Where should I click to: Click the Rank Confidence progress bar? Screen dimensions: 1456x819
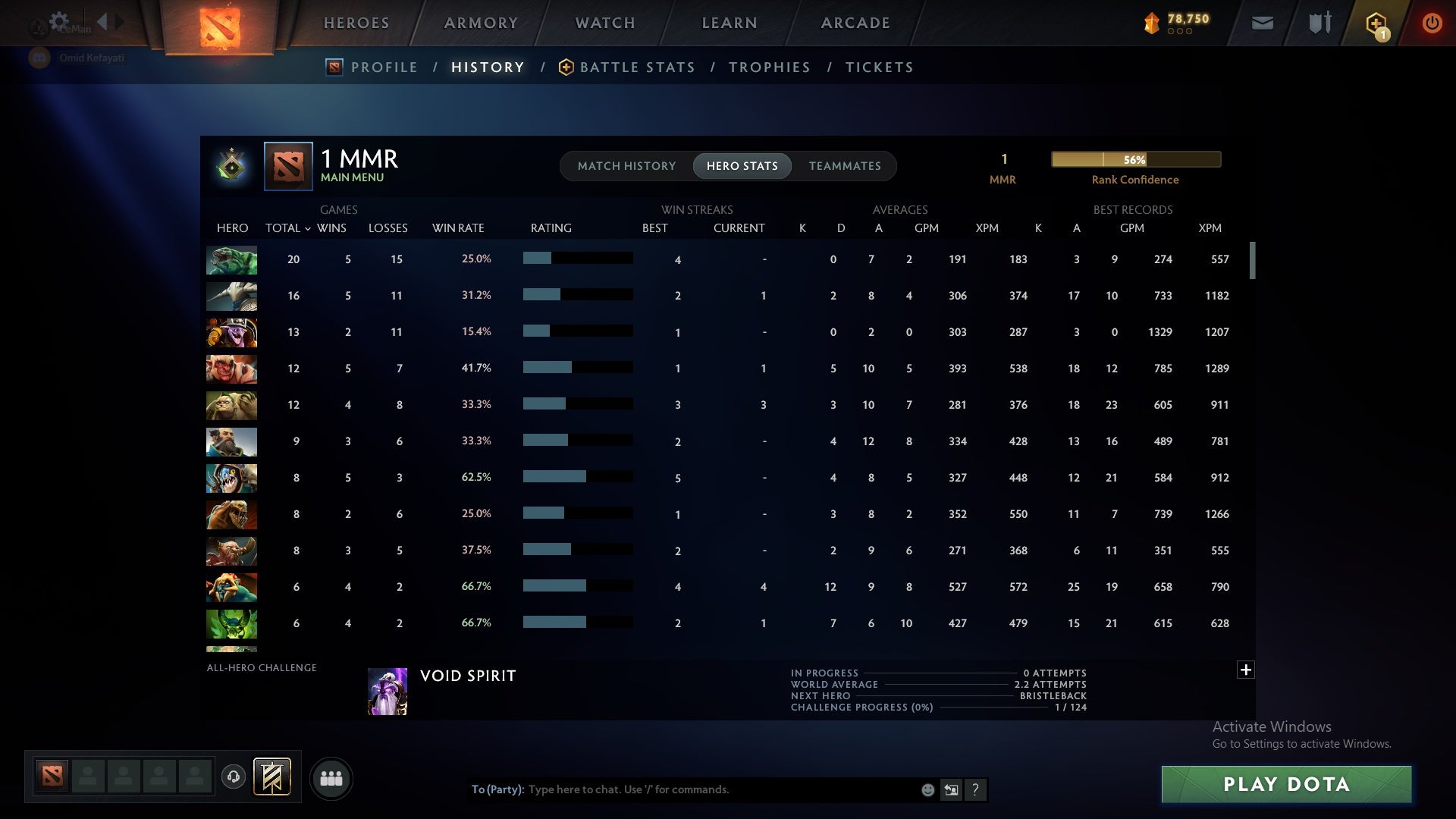coord(1134,159)
